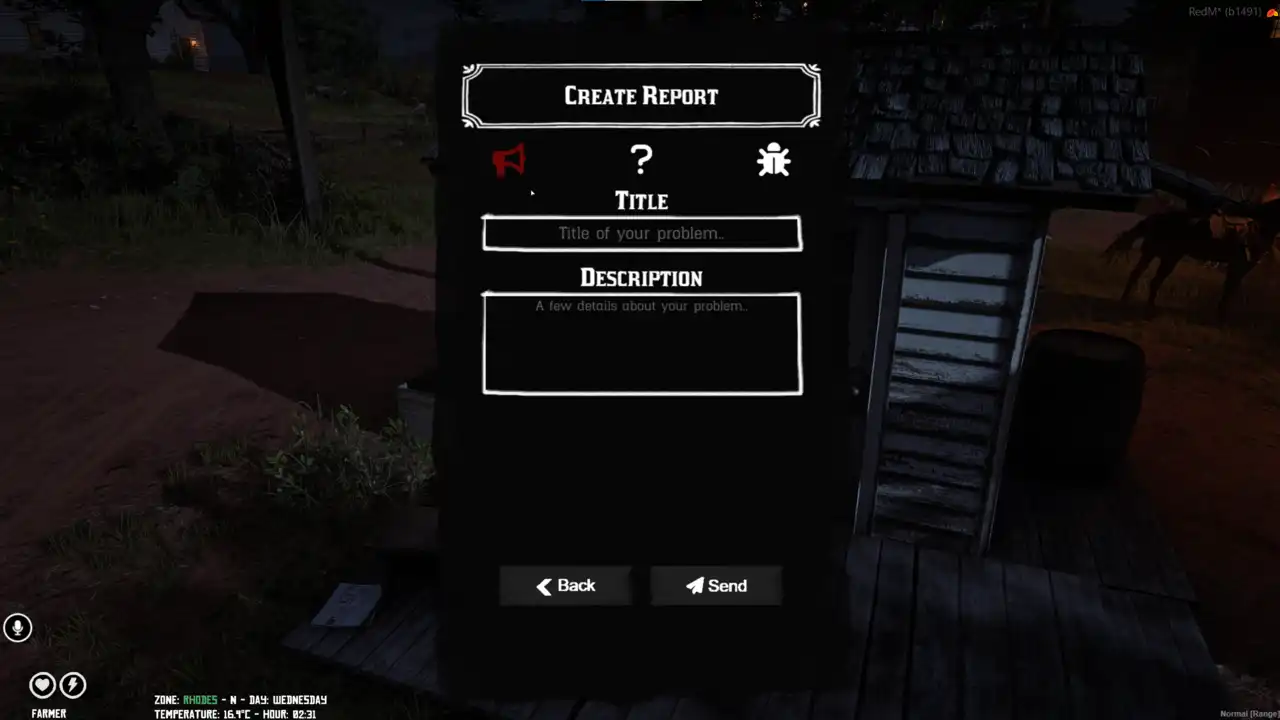Choose the question mark report type
1280x720 pixels.
click(641, 160)
